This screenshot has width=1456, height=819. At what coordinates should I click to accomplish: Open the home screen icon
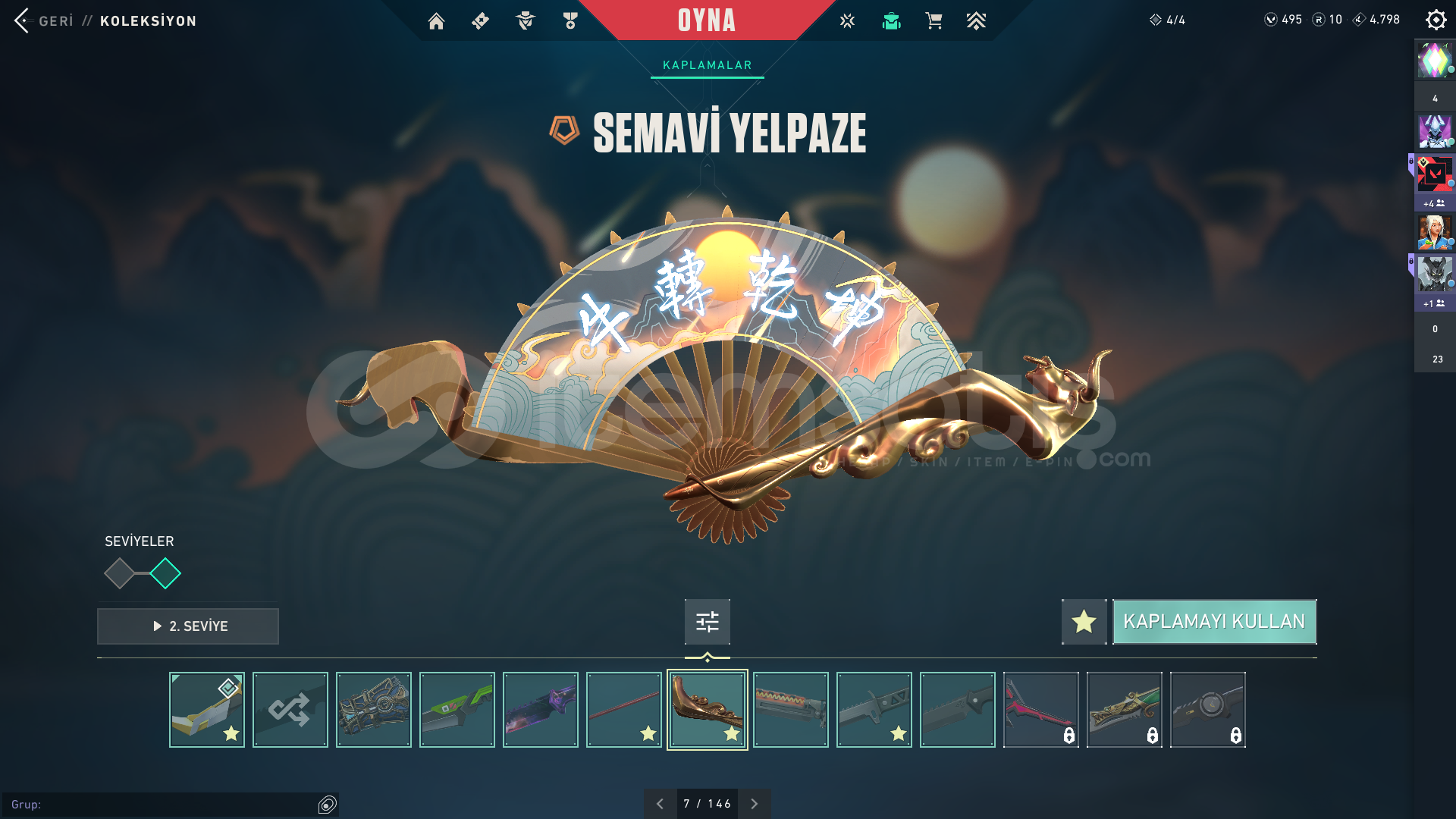pyautogui.click(x=436, y=21)
